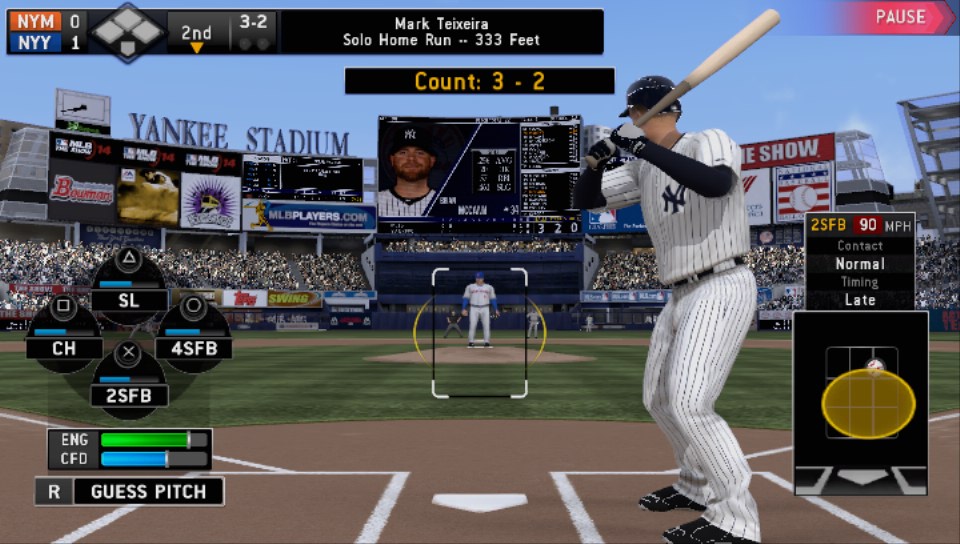The image size is (960, 544).
Task: Select the SL slider pitch
Action: pos(129,299)
